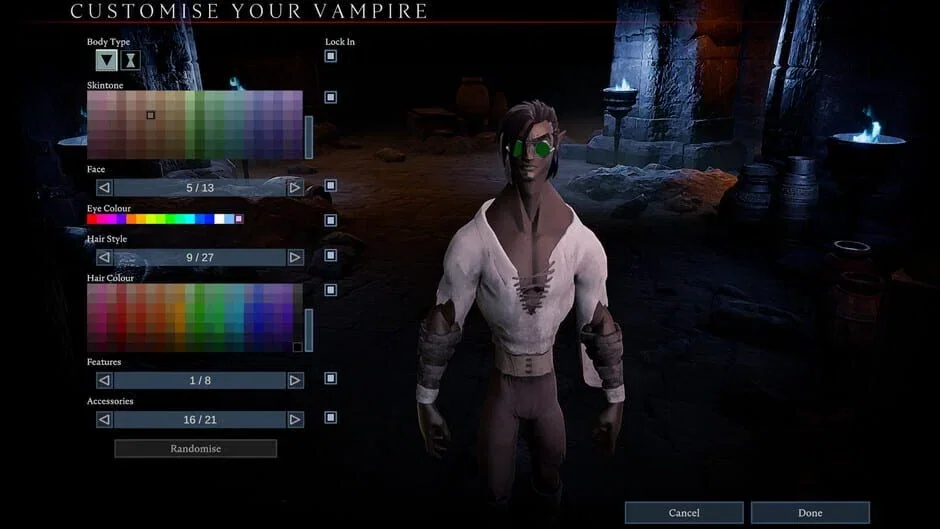Enable lock-in for Hair Colour
The width and height of the screenshot is (940, 529).
[x=331, y=290]
